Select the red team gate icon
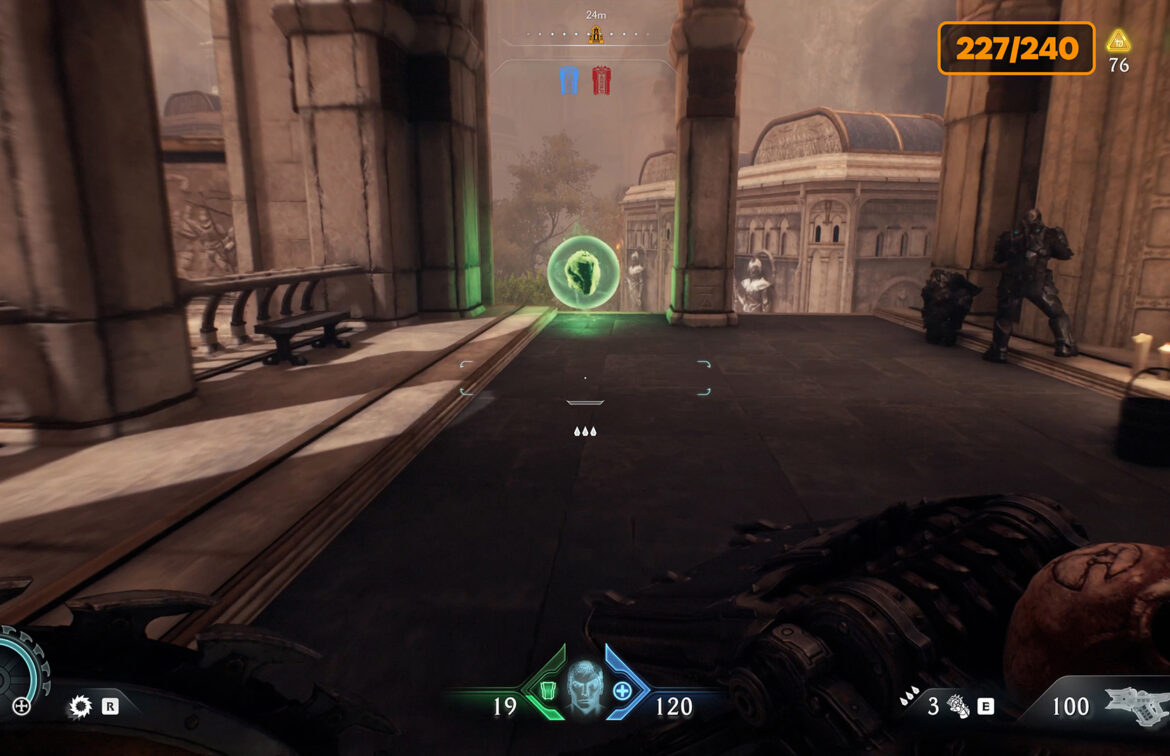Image resolution: width=1170 pixels, height=756 pixels. coord(601,80)
